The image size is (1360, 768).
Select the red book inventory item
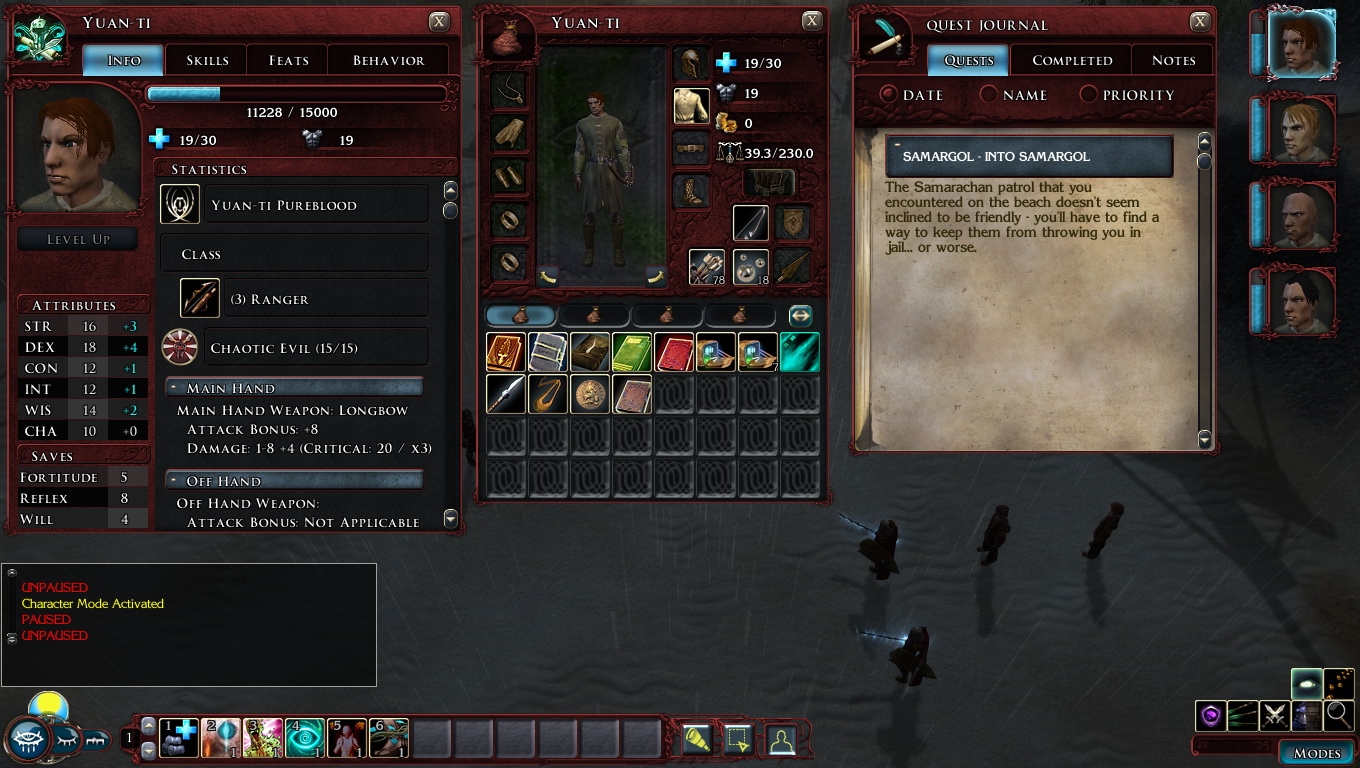[x=674, y=353]
